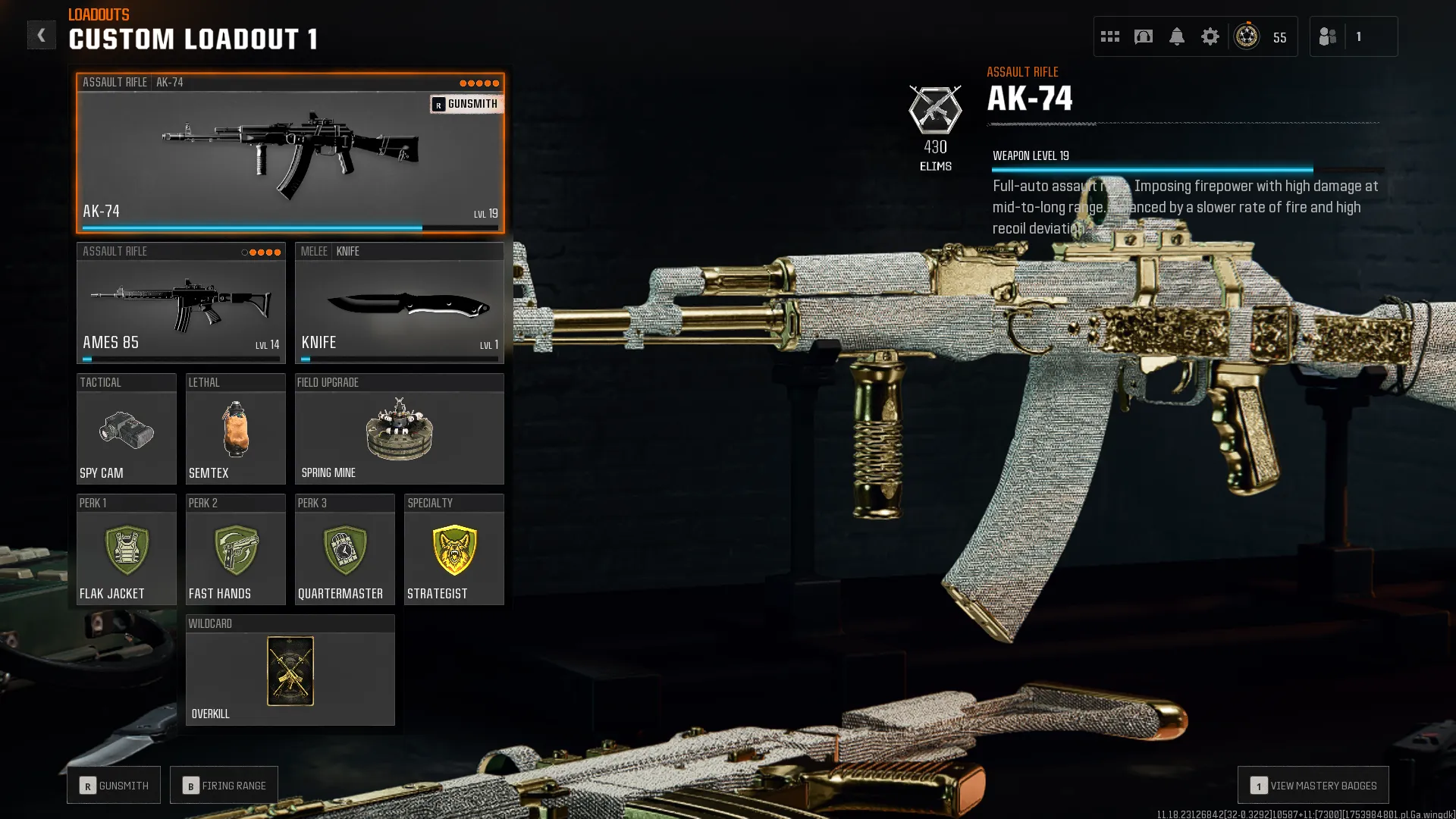
Task: Click the prestige rank emblem showing 55
Action: pyautogui.click(x=1246, y=36)
